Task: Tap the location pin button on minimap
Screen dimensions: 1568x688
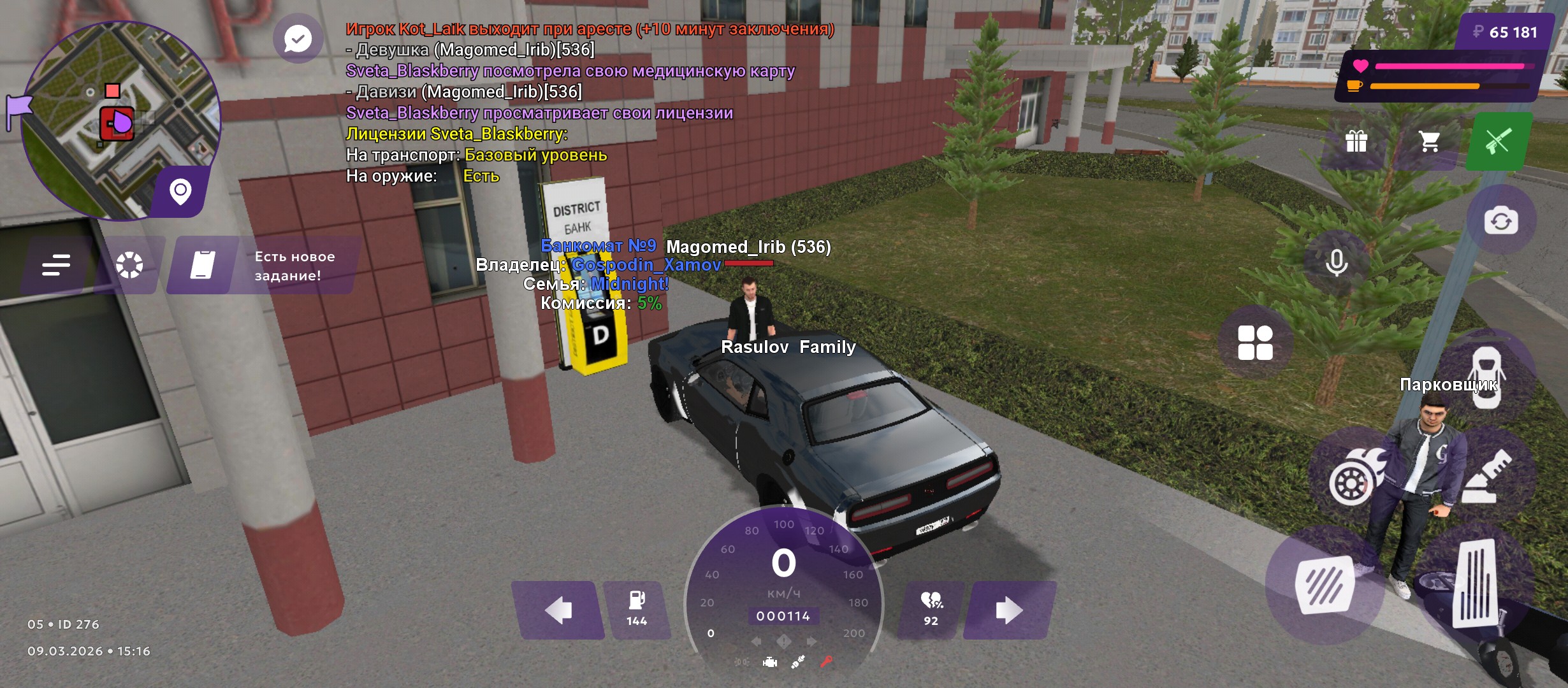Action: coord(180,191)
